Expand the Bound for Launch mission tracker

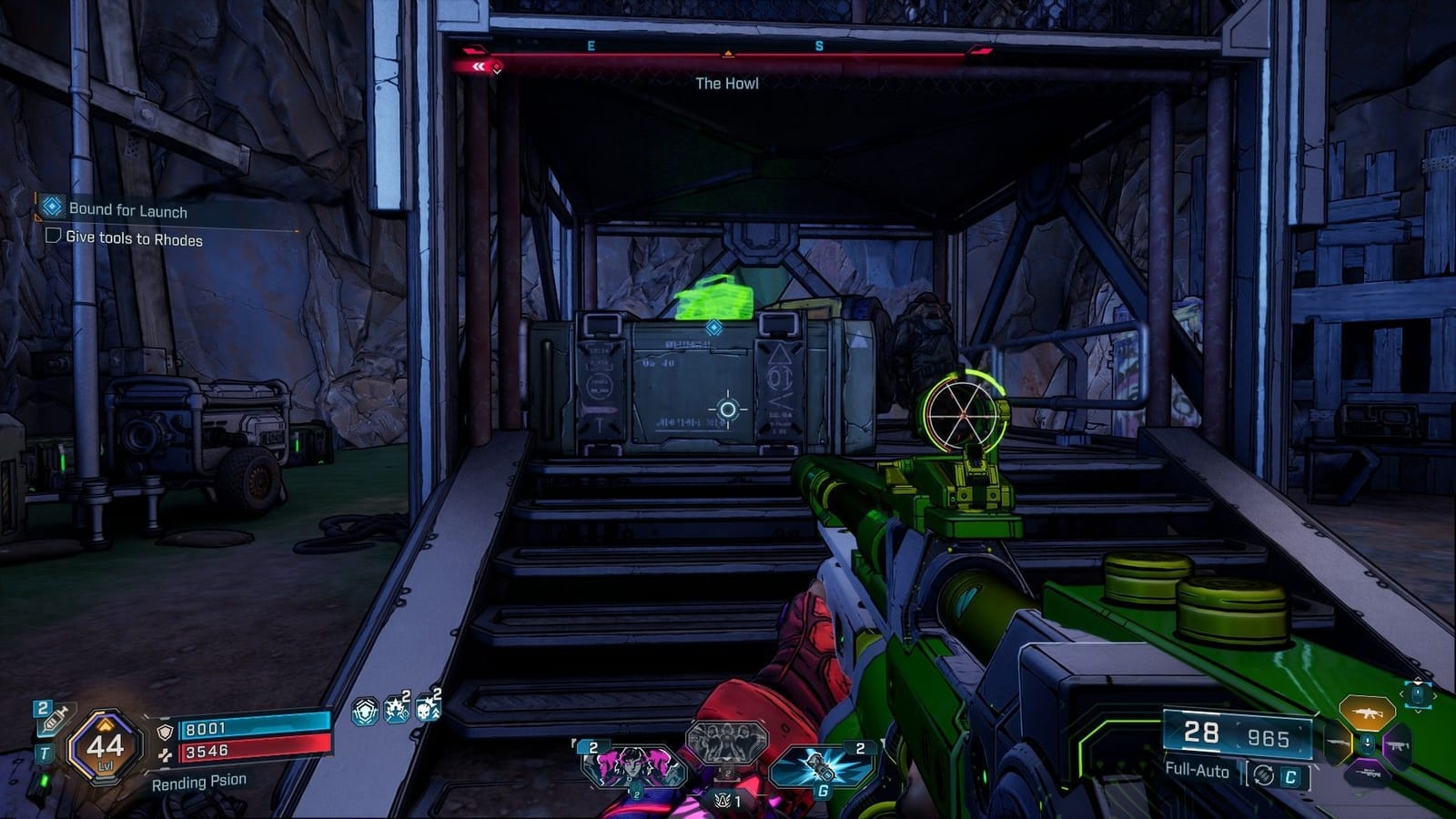127,210
